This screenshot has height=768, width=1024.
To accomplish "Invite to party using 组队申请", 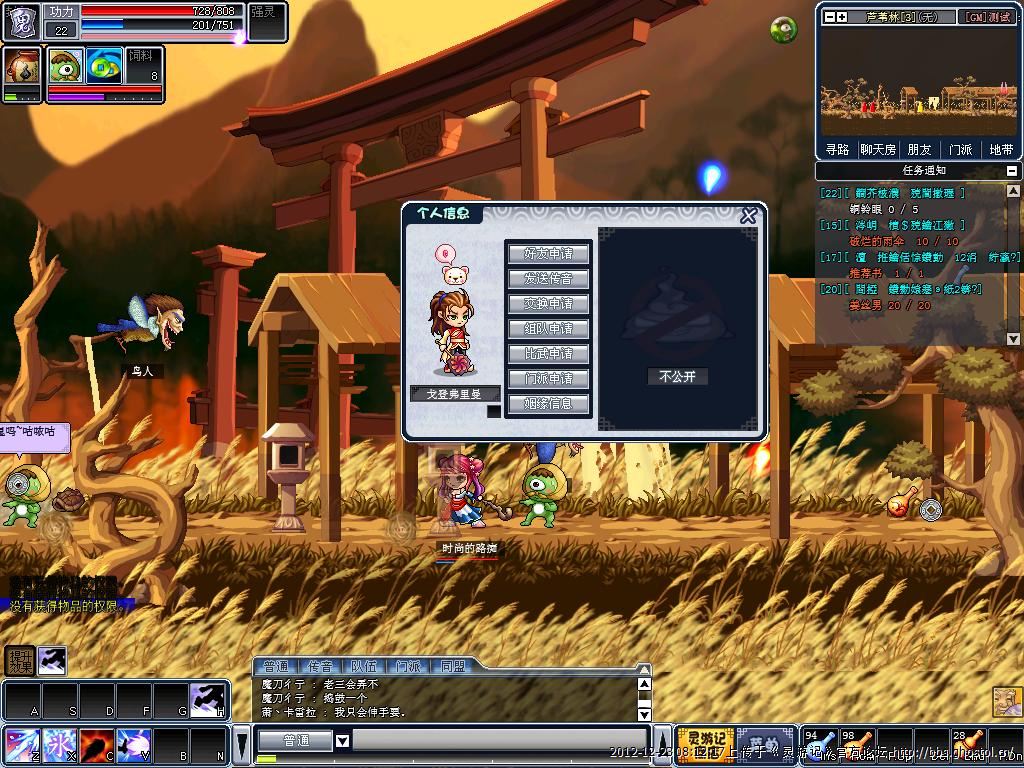I will coord(548,328).
